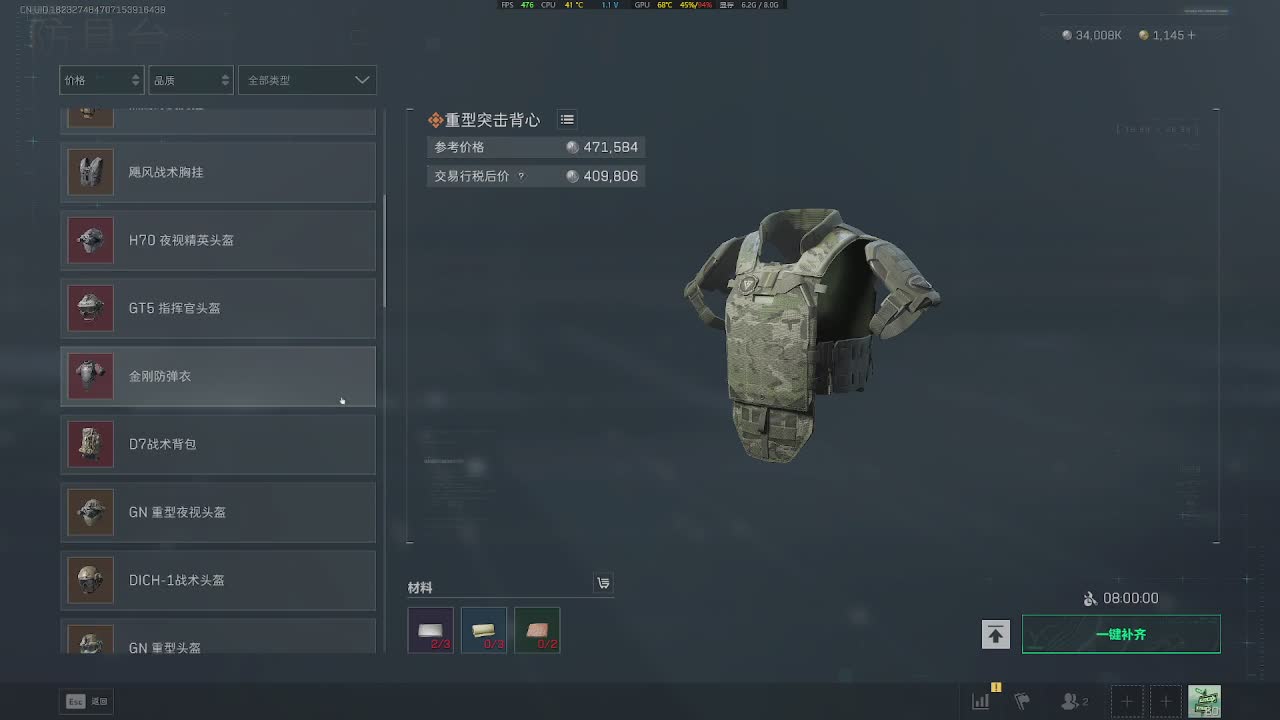Open the bar chart icon with alert badge
Viewport: 1280px width, 720px height.
click(982, 701)
